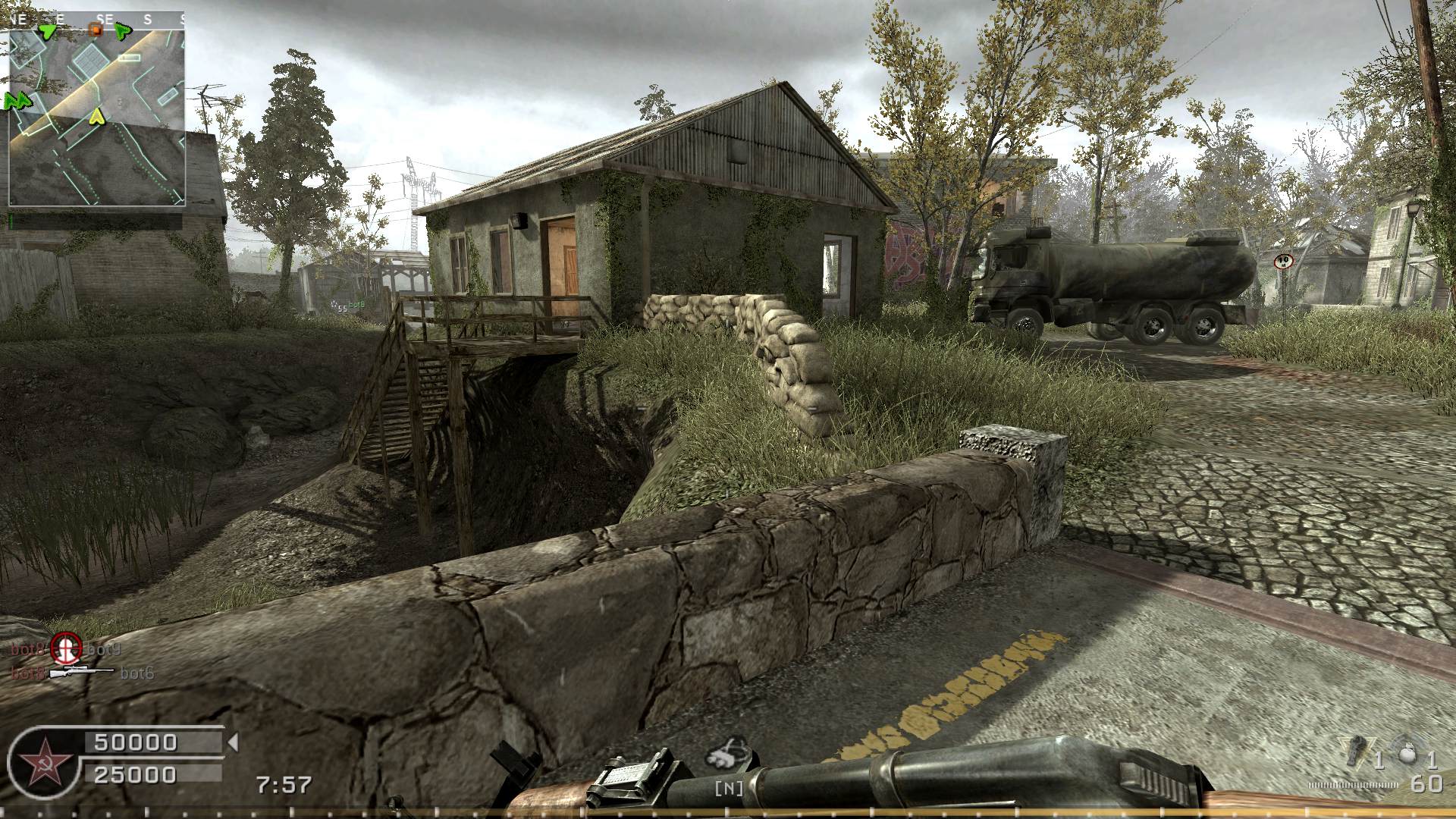This screenshot has width=1456, height=819.
Task: Click the orange objective marker on the minimap
Action: pyautogui.click(x=96, y=30)
